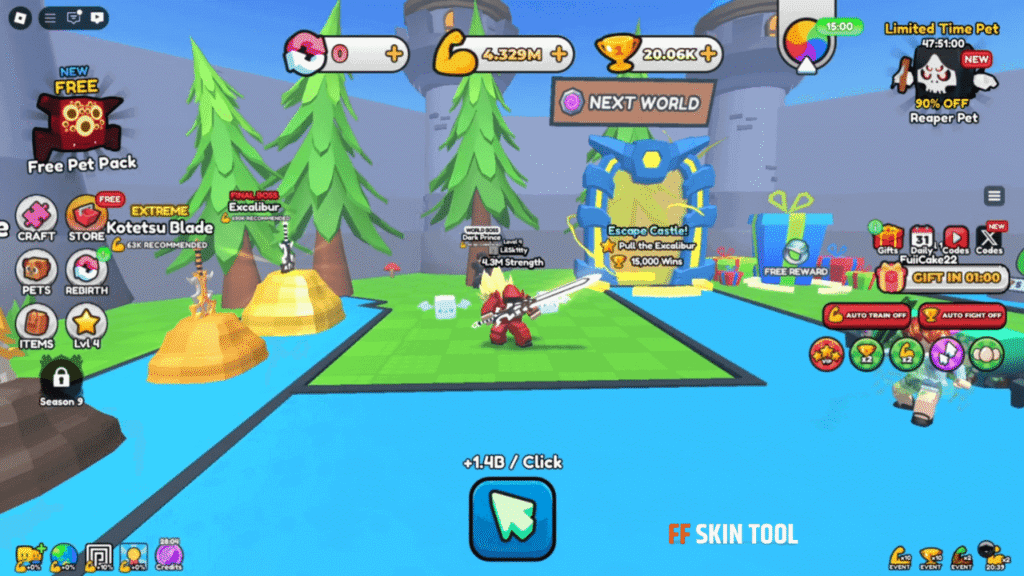Open the YouTube Codes menu
The height and width of the screenshot is (576, 1024).
coord(956,238)
